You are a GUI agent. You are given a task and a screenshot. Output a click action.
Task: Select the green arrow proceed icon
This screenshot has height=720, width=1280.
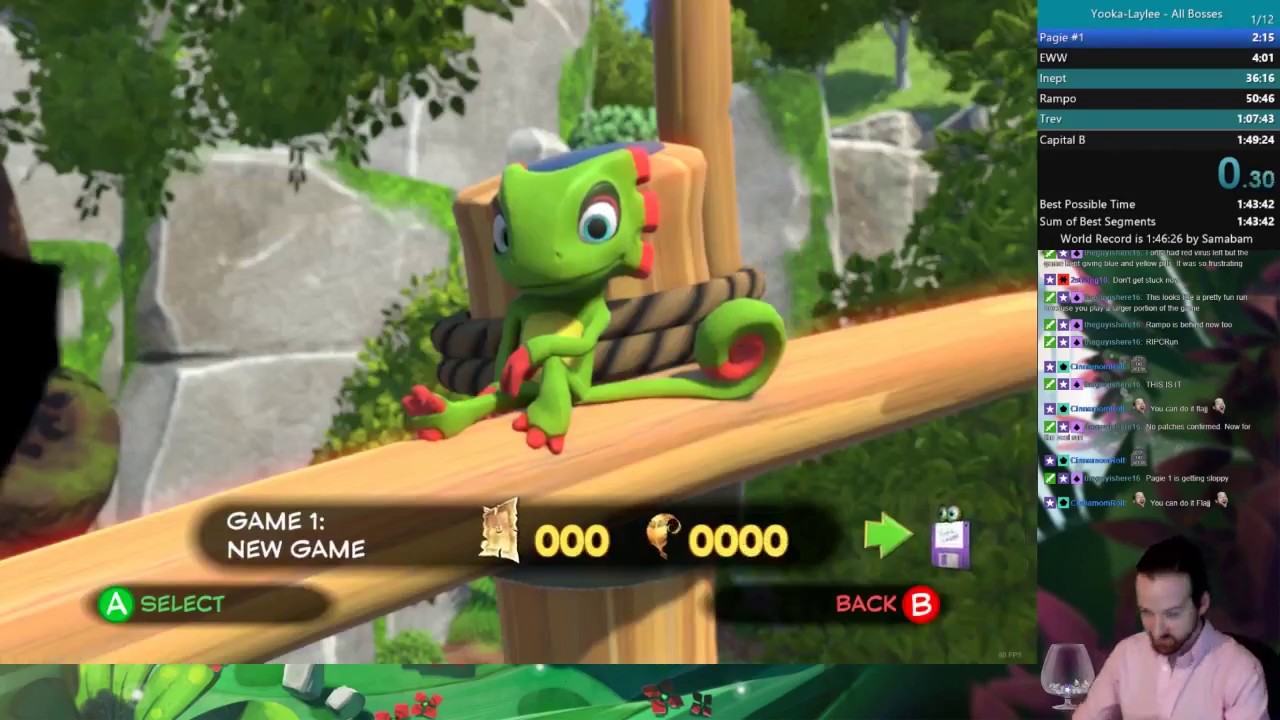(x=888, y=537)
